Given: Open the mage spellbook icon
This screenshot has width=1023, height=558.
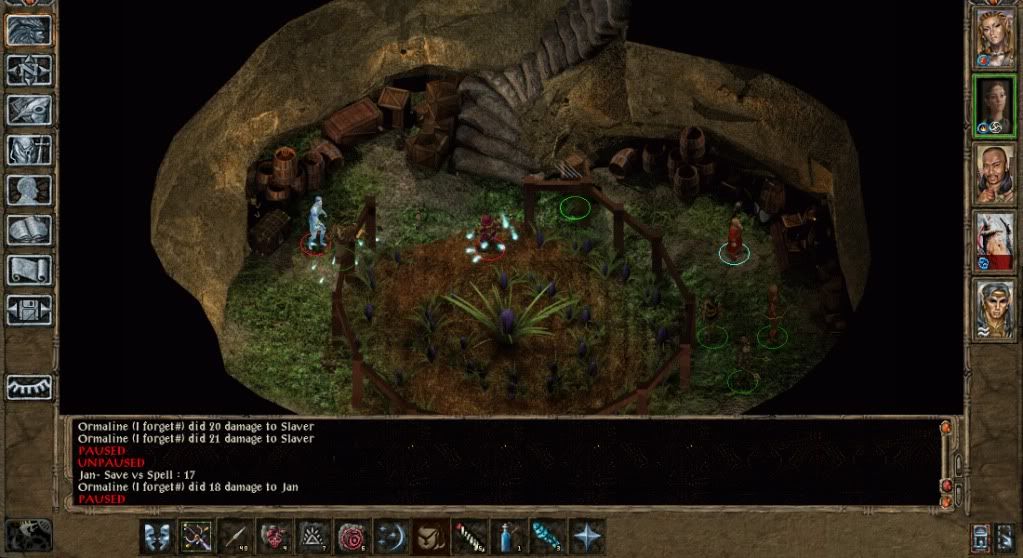Looking at the screenshot, I should [29, 229].
